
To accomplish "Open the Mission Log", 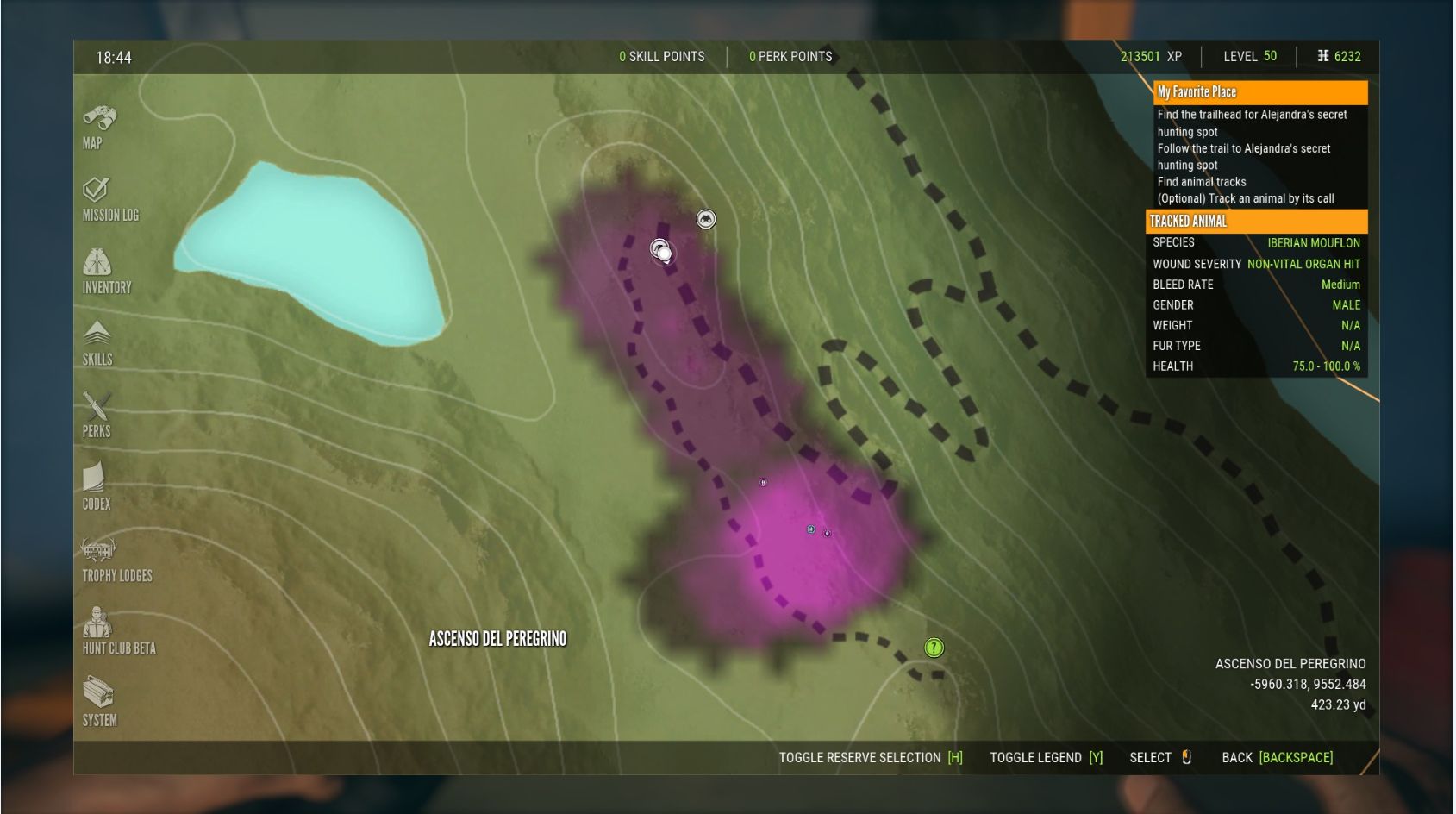I will pos(97,191).
